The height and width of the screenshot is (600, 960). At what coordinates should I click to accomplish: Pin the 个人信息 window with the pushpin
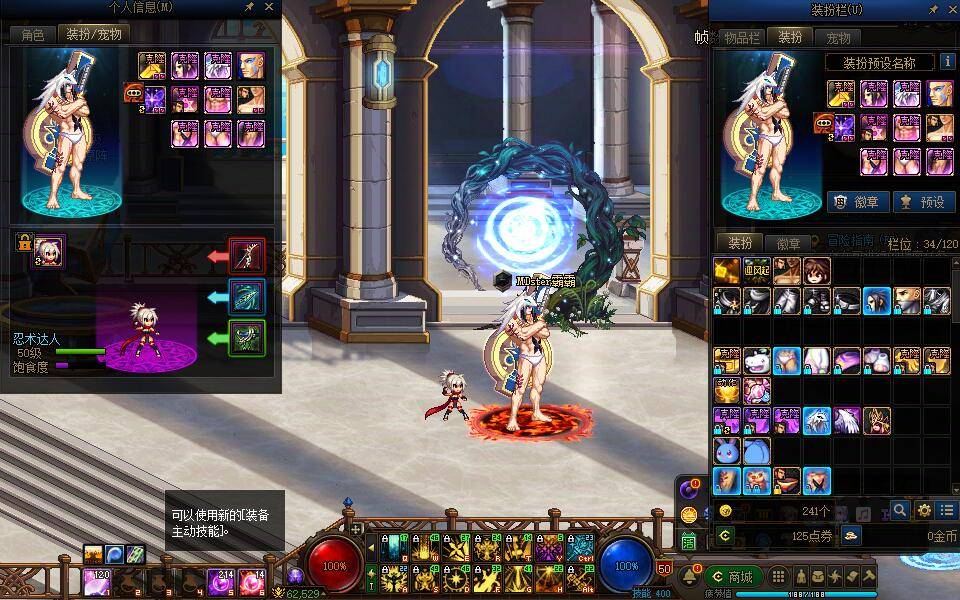(248, 7)
